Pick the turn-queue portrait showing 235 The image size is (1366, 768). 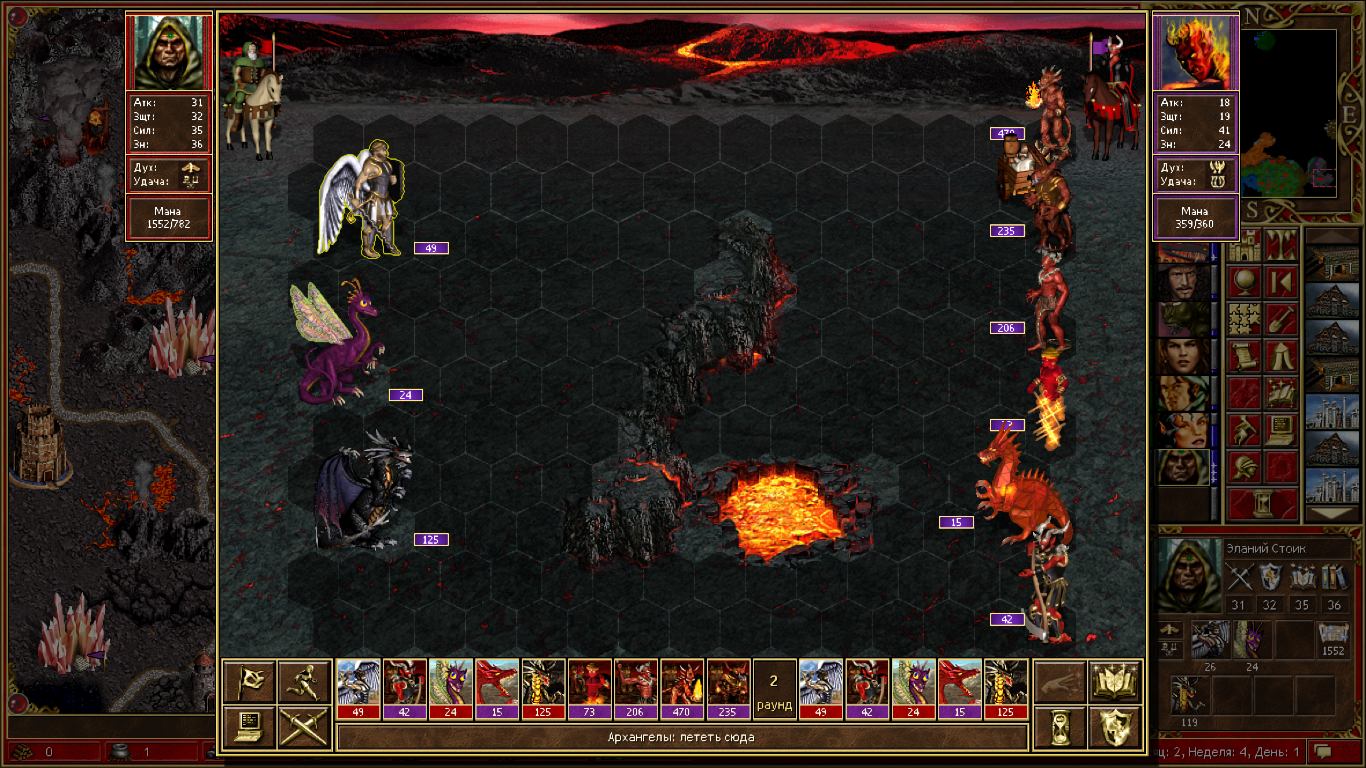[727, 688]
